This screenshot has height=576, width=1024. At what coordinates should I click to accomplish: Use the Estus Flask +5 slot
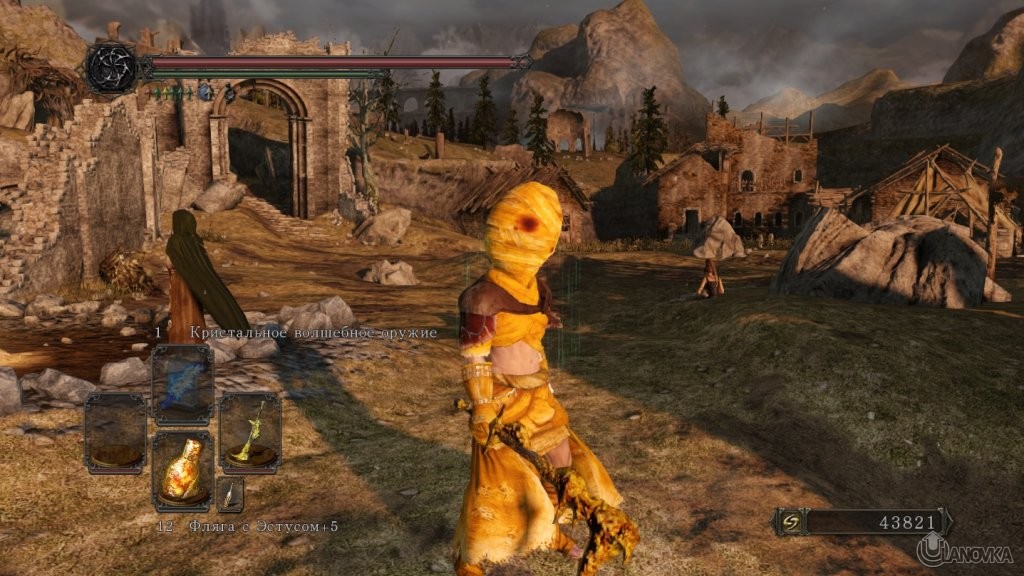[182, 471]
